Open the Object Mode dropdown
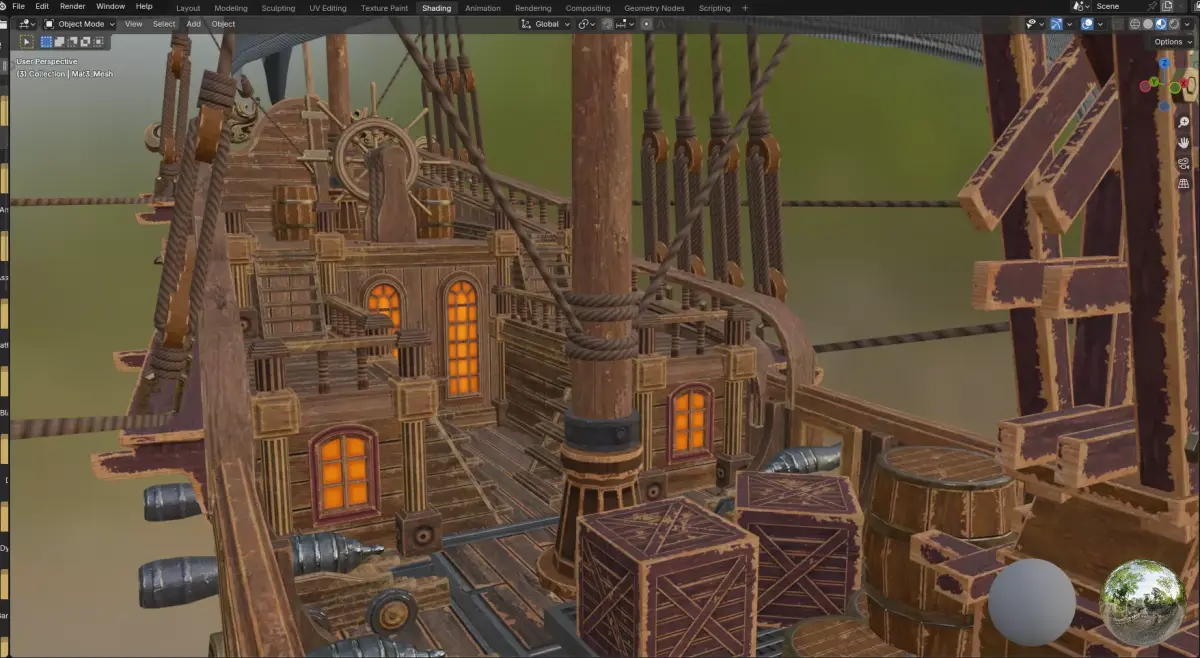1200x658 pixels. coord(80,24)
